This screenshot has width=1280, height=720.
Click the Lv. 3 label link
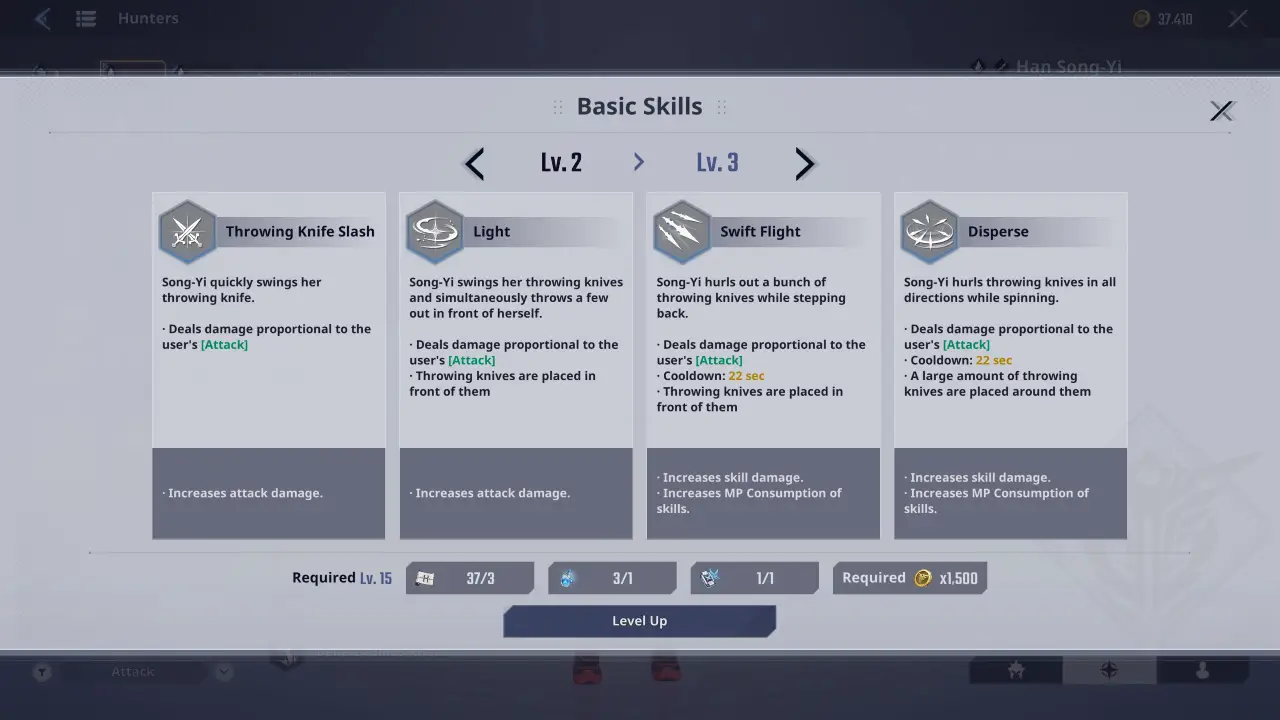(717, 162)
